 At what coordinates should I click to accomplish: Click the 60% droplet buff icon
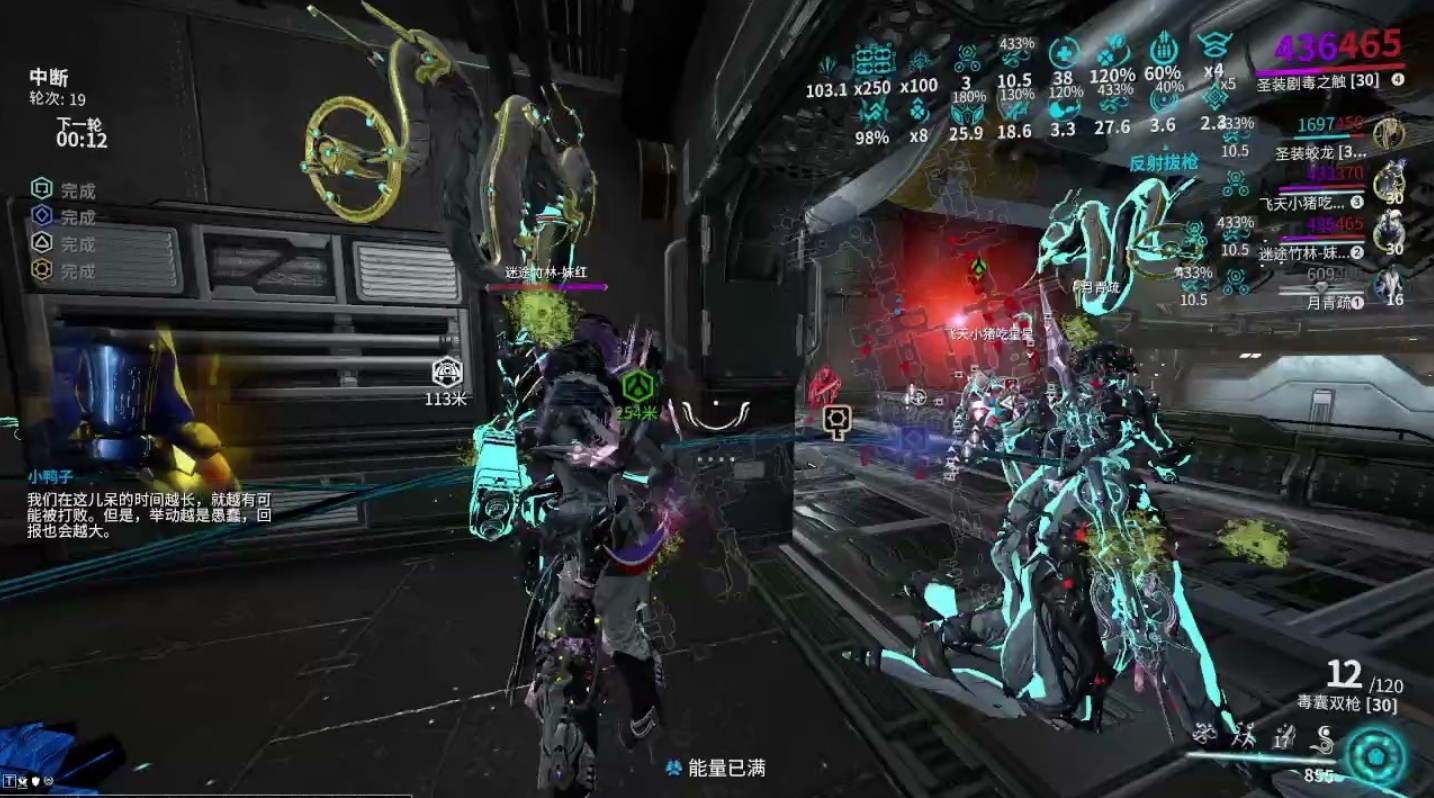point(1162,50)
